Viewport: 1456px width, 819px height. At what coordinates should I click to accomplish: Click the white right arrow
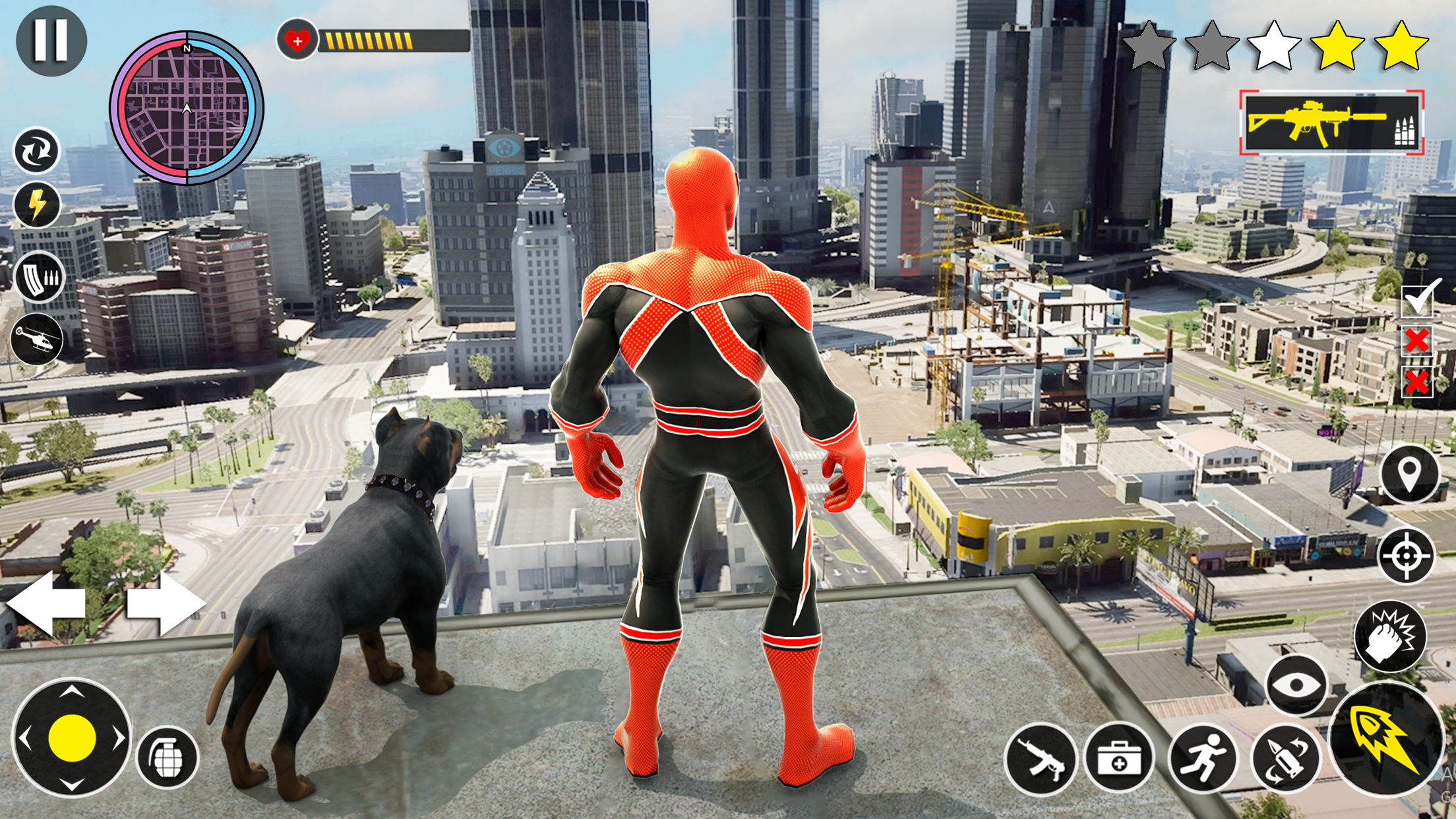coord(166,603)
